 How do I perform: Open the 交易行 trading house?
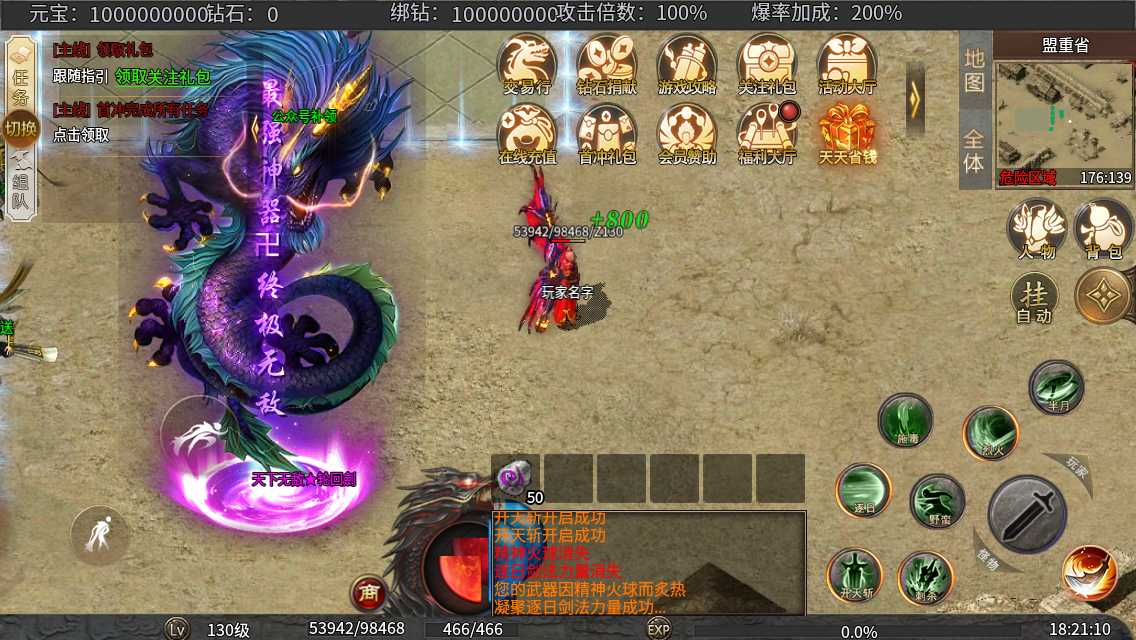point(527,64)
